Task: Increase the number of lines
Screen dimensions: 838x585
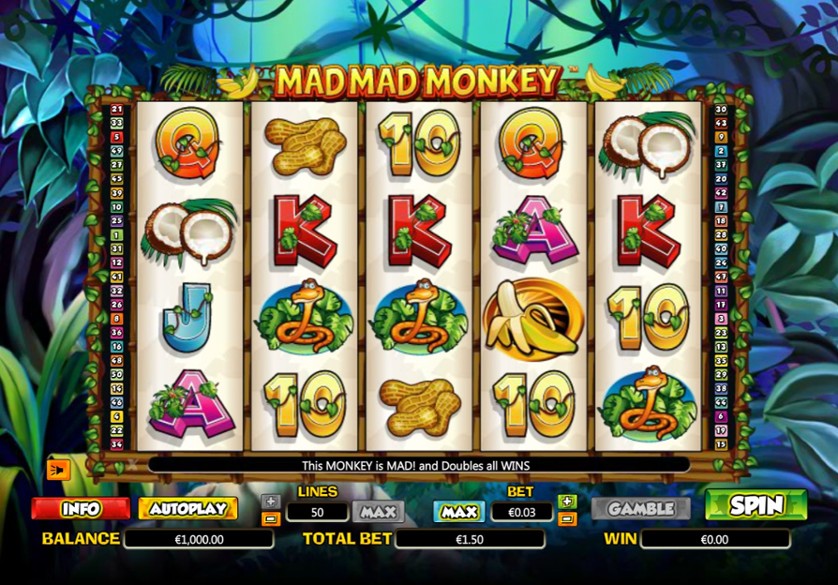Action: (270, 501)
